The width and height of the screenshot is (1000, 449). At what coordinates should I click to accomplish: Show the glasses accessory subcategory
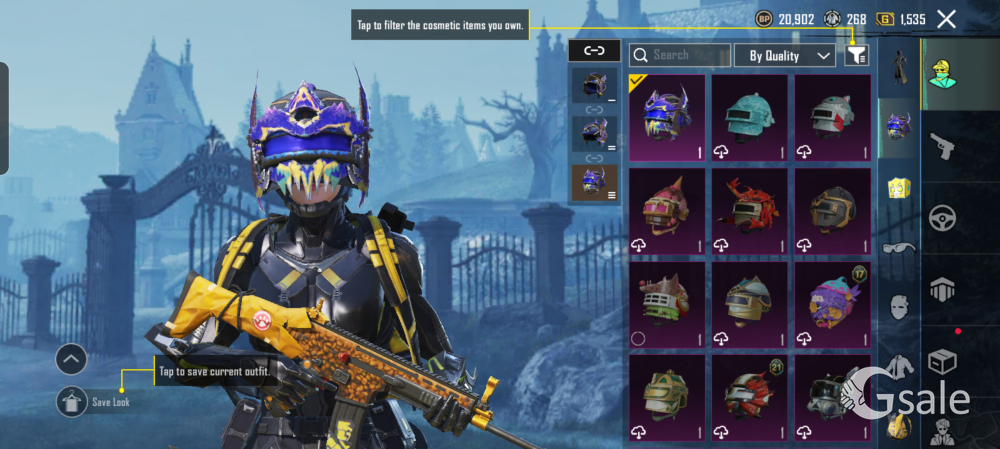pos(899,248)
